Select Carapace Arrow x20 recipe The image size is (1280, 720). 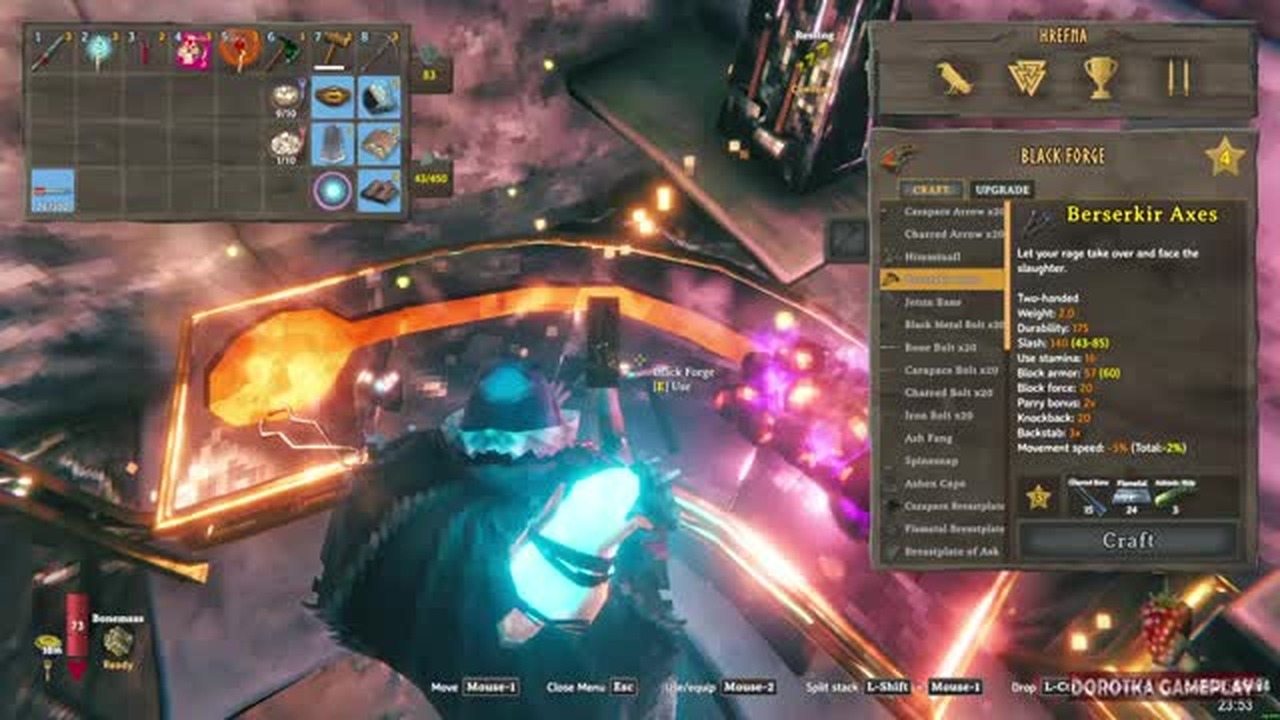click(953, 211)
